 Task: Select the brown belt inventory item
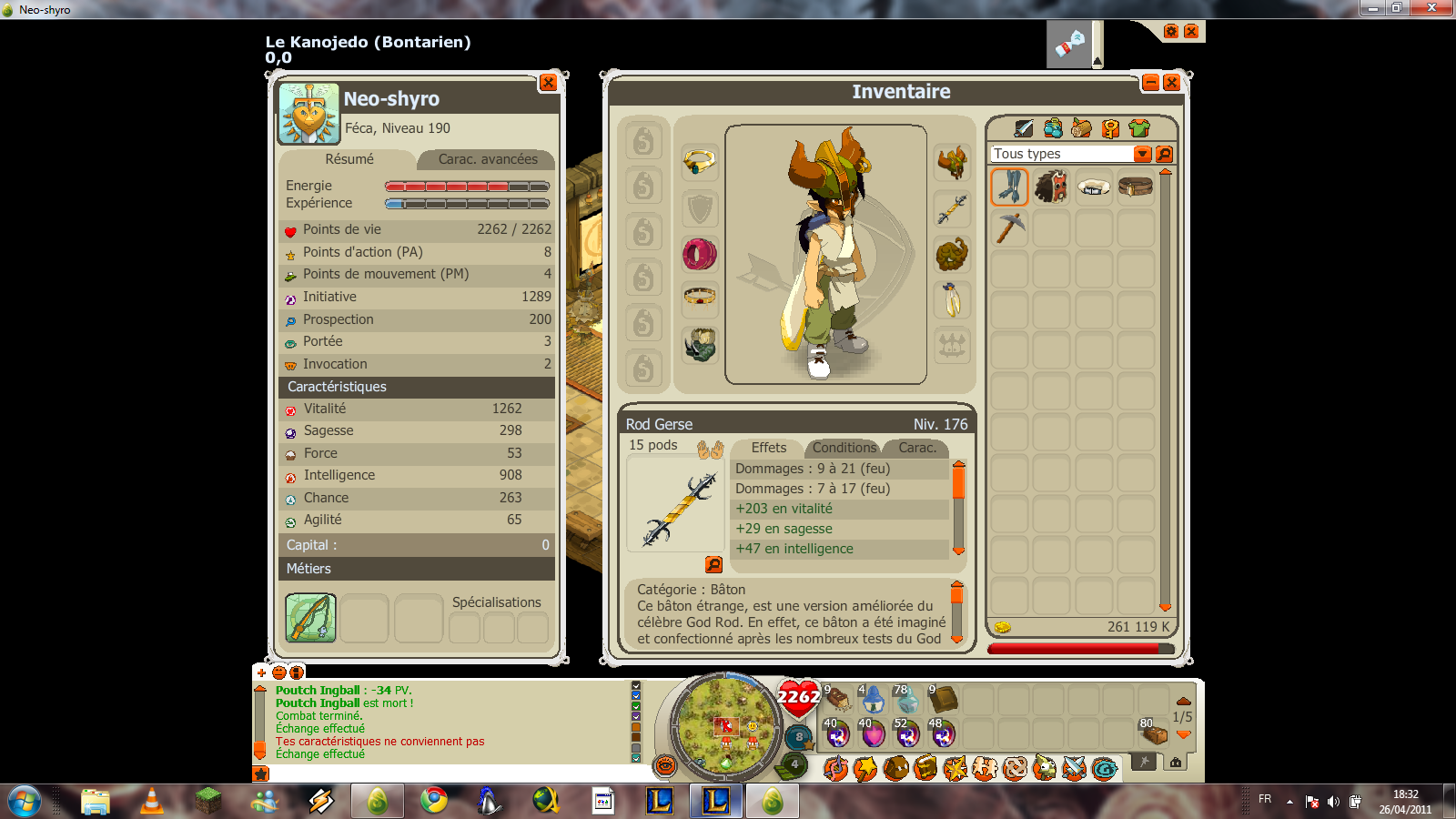tap(1135, 187)
